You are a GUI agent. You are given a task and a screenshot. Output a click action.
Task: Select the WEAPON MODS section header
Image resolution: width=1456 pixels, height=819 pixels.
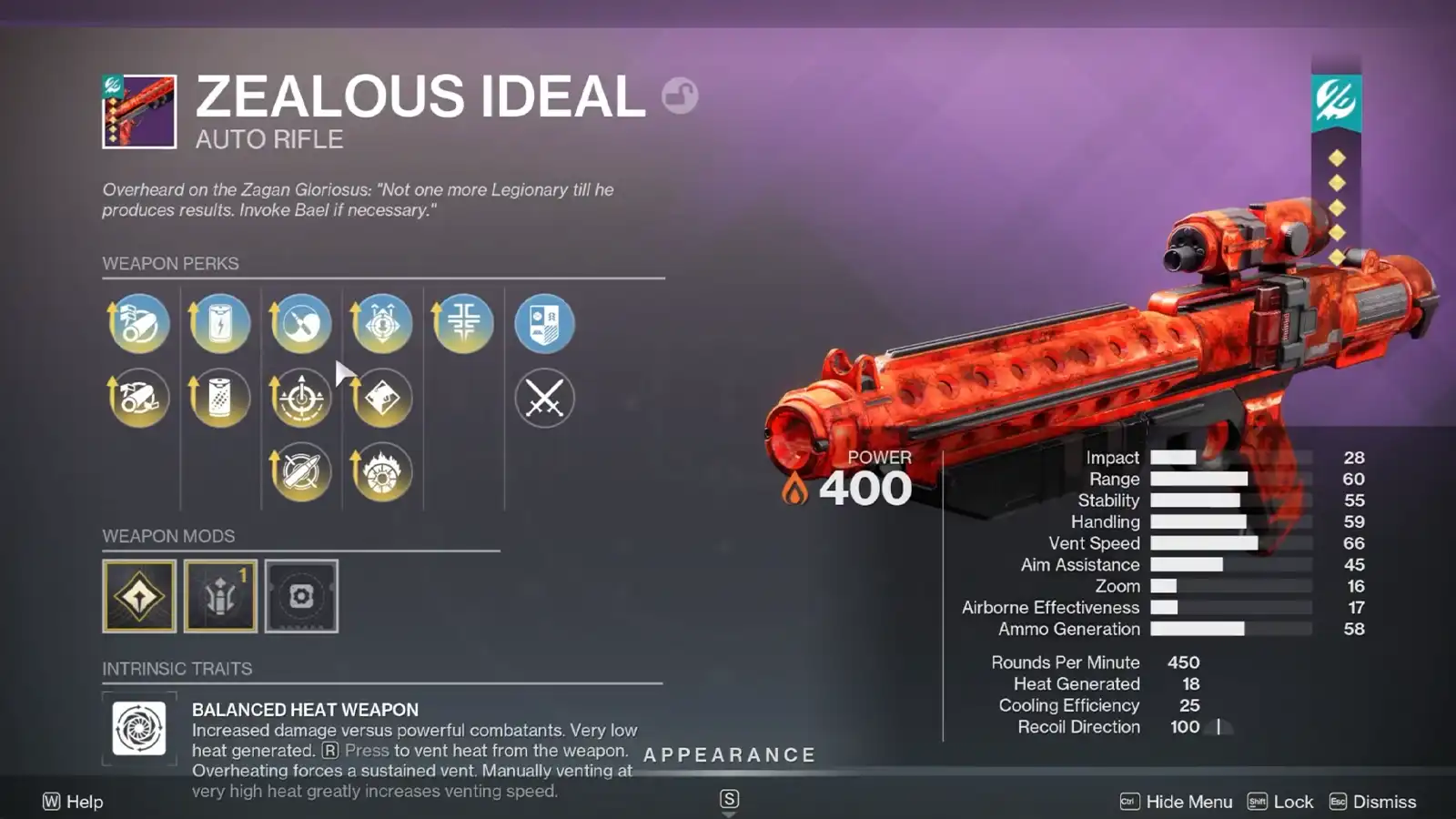click(x=169, y=536)
